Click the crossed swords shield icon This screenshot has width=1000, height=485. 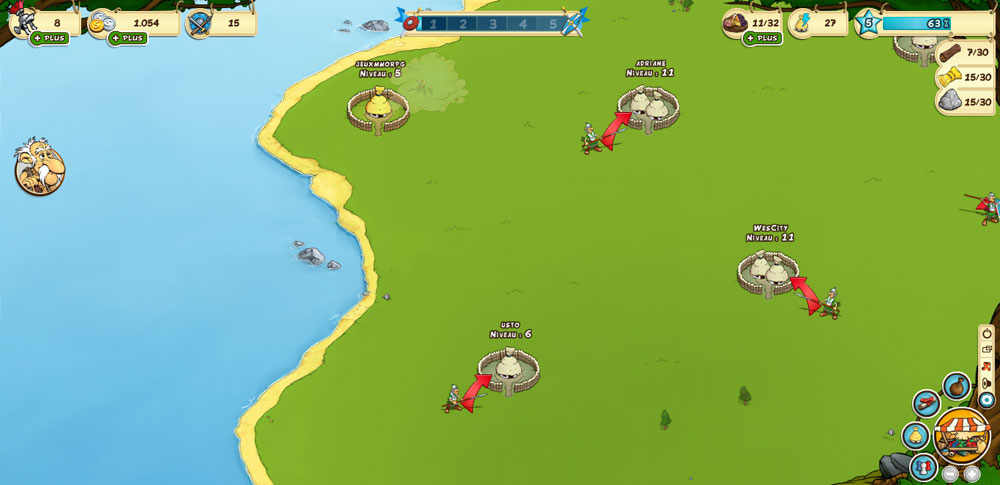(x=198, y=24)
